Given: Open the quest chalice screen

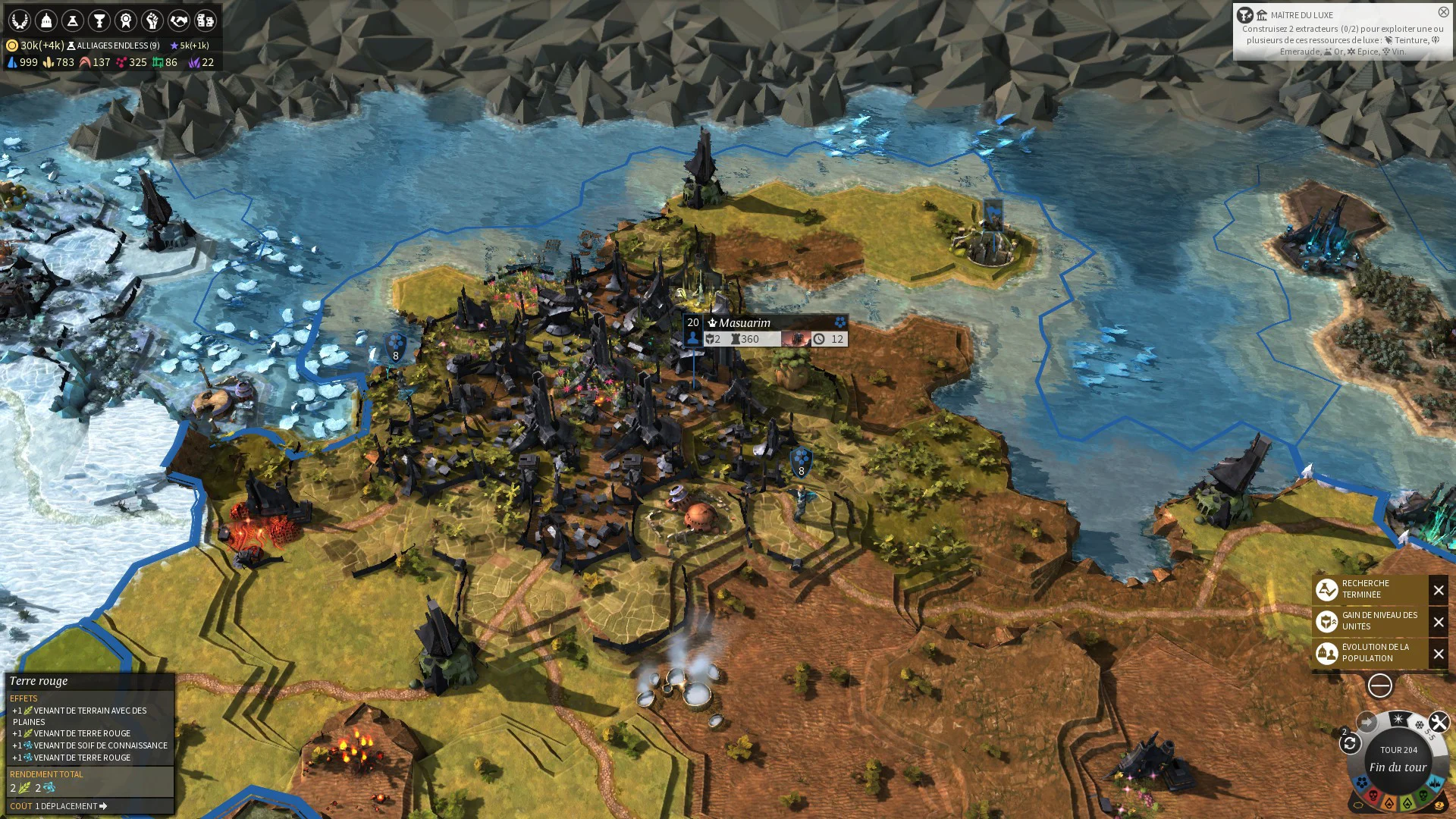Looking at the screenshot, I should (x=99, y=20).
